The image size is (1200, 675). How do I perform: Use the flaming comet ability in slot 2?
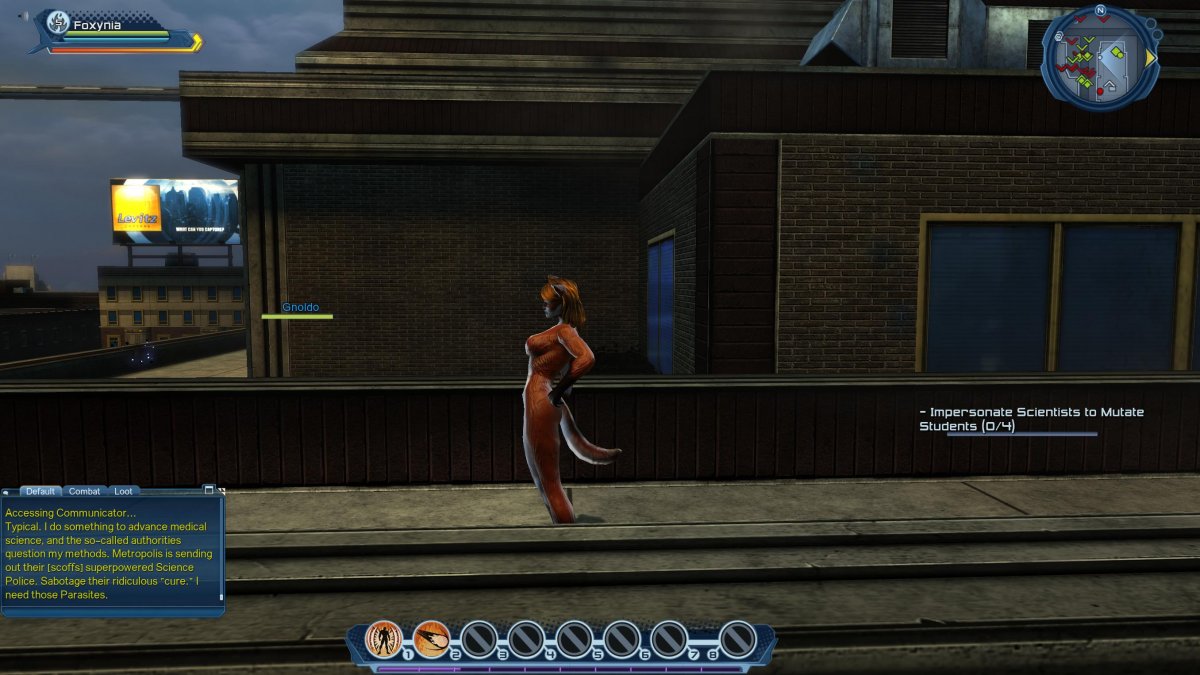pos(431,638)
